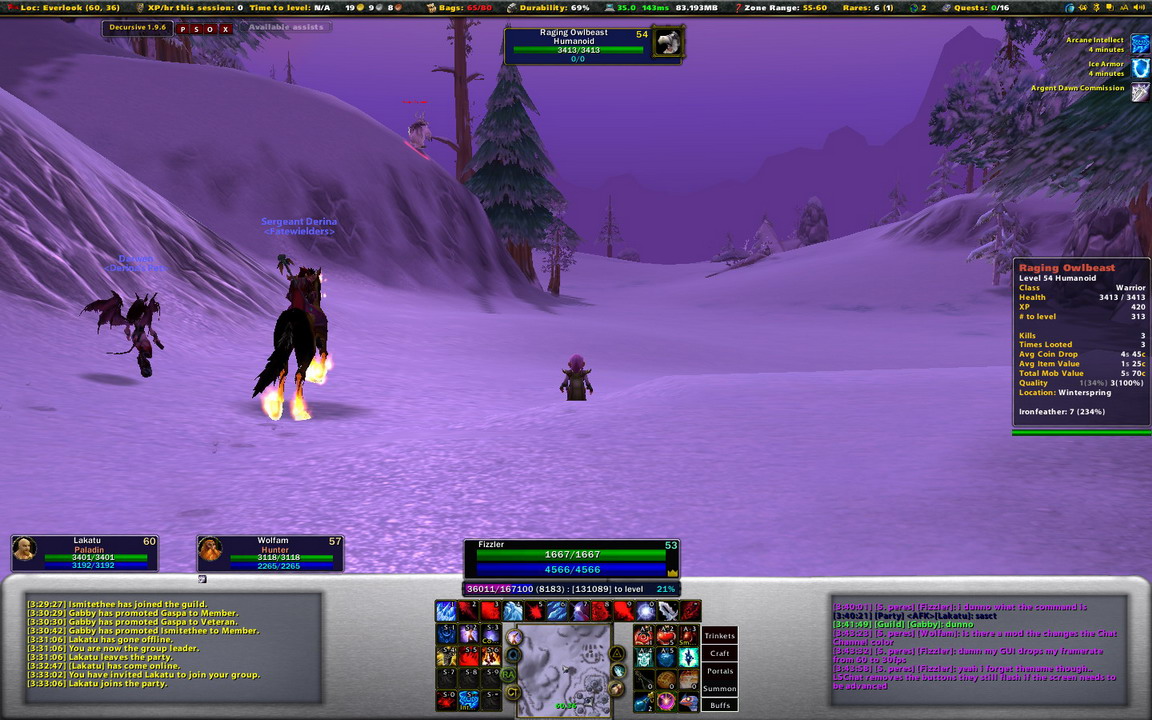Click the CT round minimap button
The width and height of the screenshot is (1152, 720).
(512, 691)
